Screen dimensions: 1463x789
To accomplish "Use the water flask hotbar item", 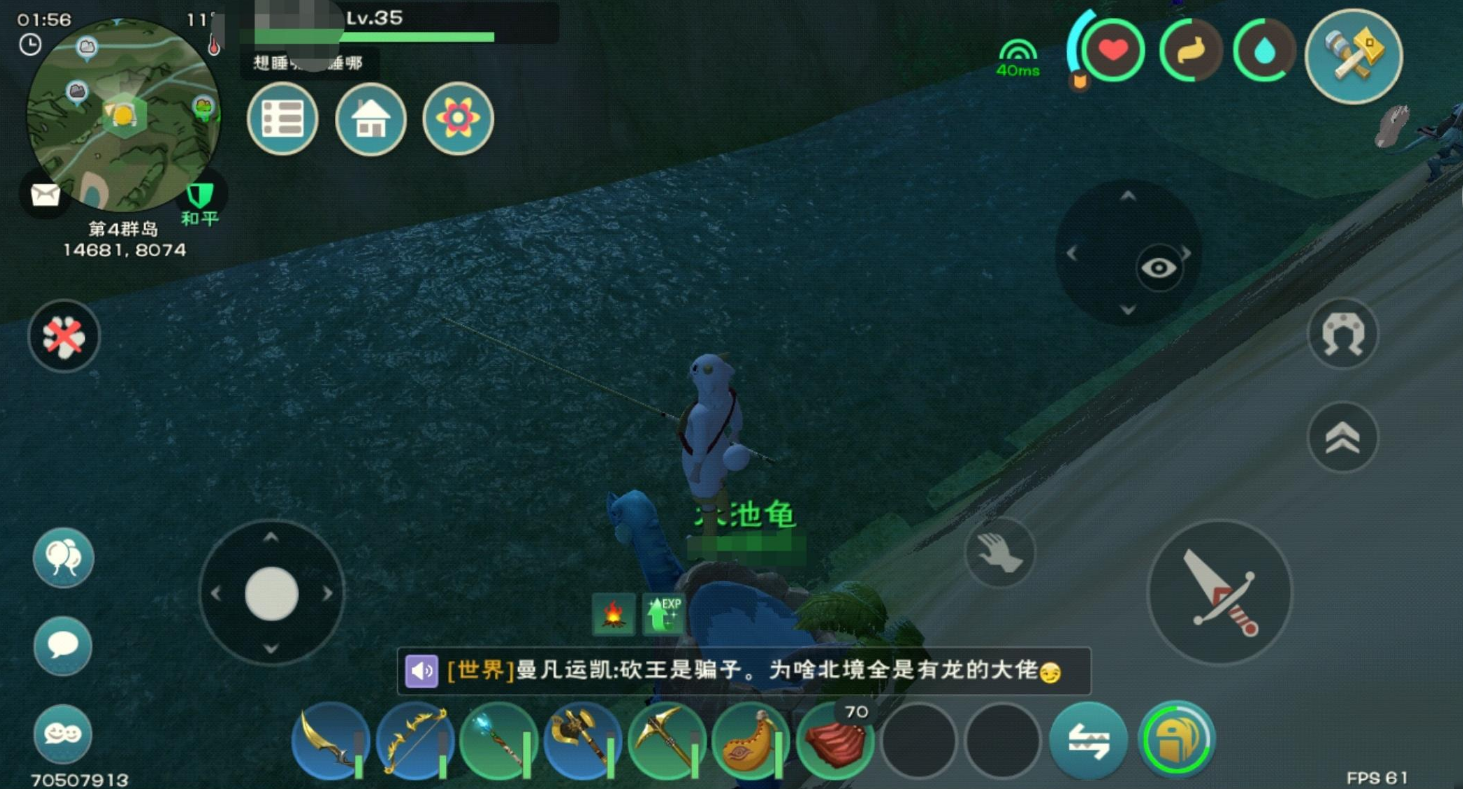I will click(751, 741).
